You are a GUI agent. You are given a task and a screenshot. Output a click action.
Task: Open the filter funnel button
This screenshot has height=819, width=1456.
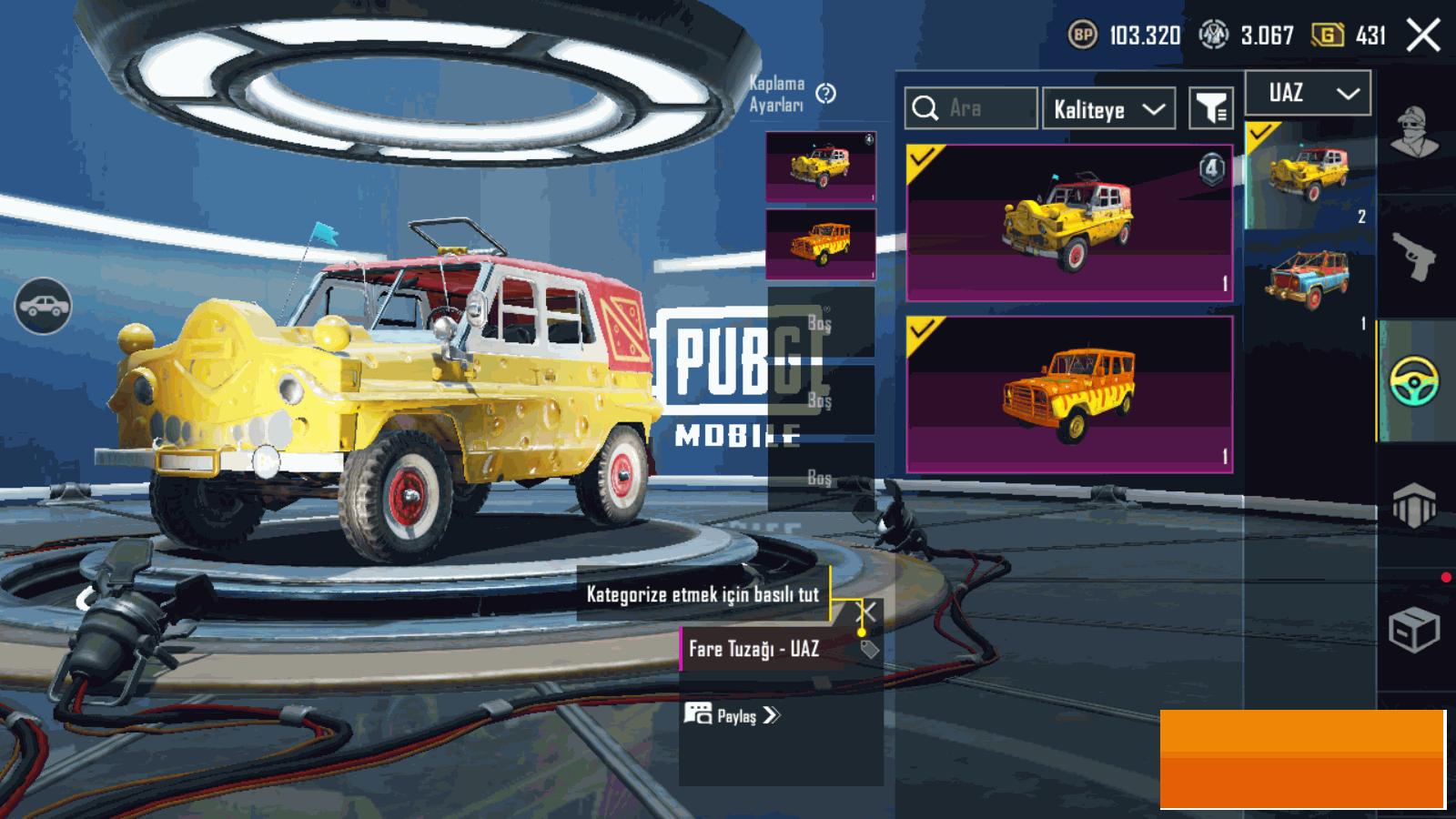point(1211,109)
